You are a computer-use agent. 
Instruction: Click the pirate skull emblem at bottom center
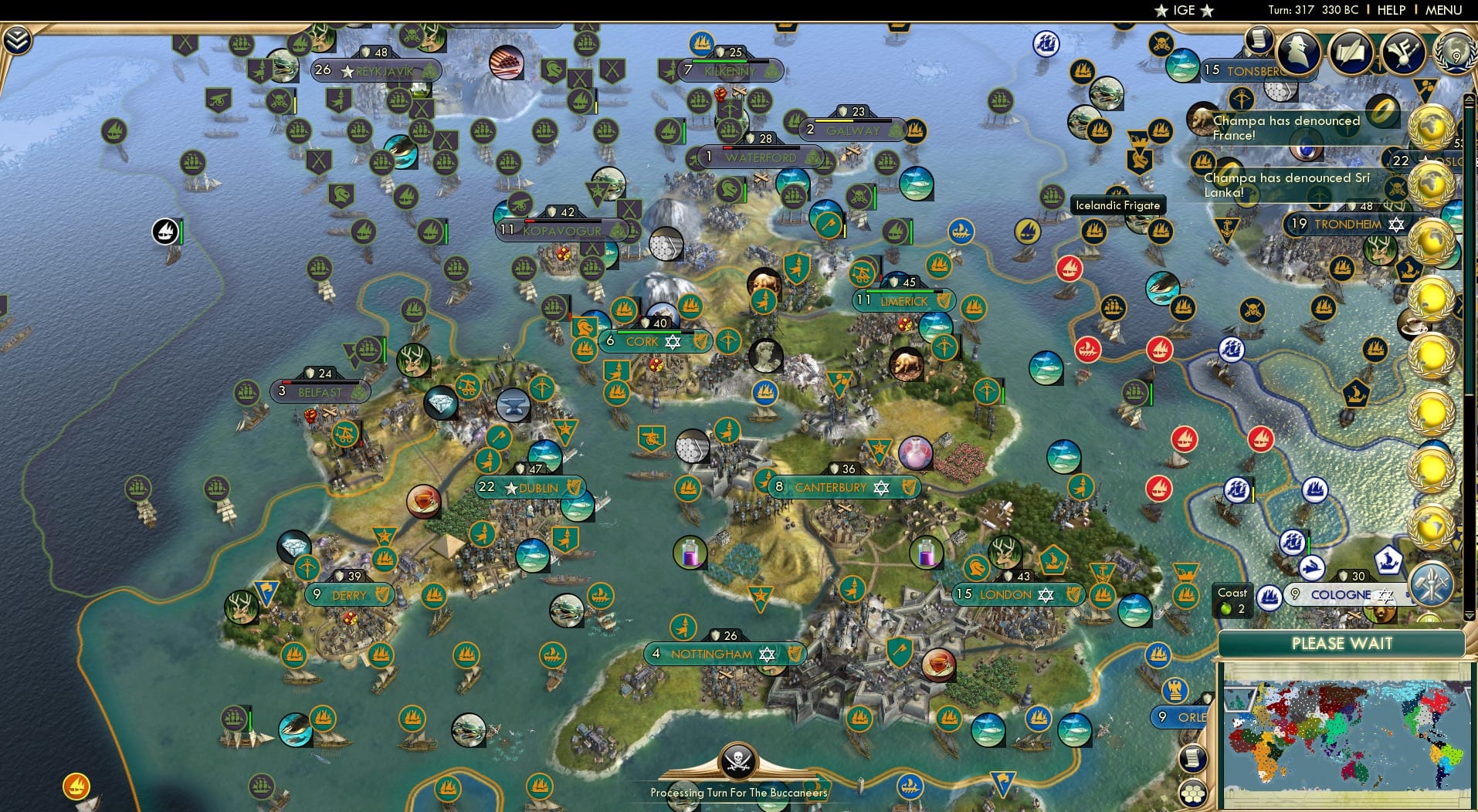pyautogui.click(x=737, y=762)
